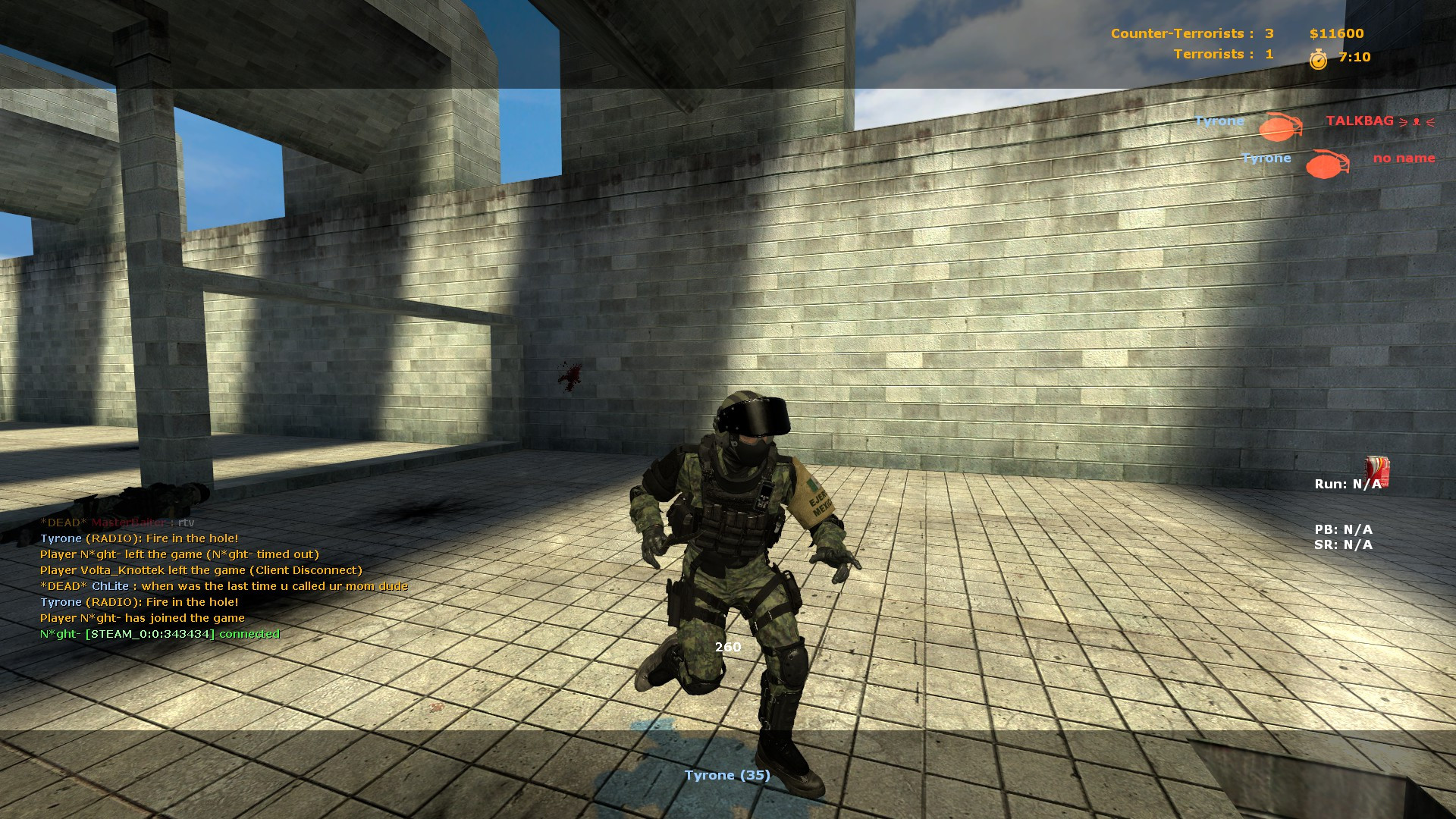Expand the Terrorists score row
Viewport: 1456px width, 819px height.
point(1221,54)
